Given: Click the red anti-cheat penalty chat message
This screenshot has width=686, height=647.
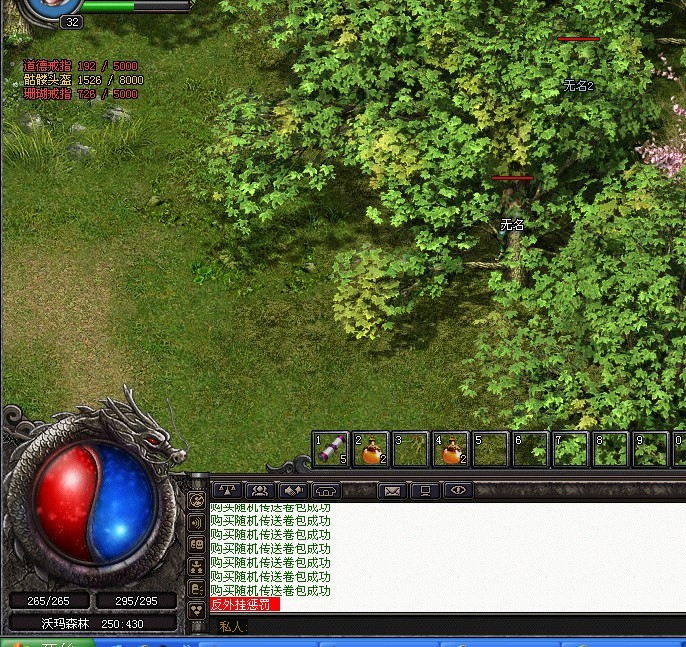Looking at the screenshot, I should click(245, 605).
